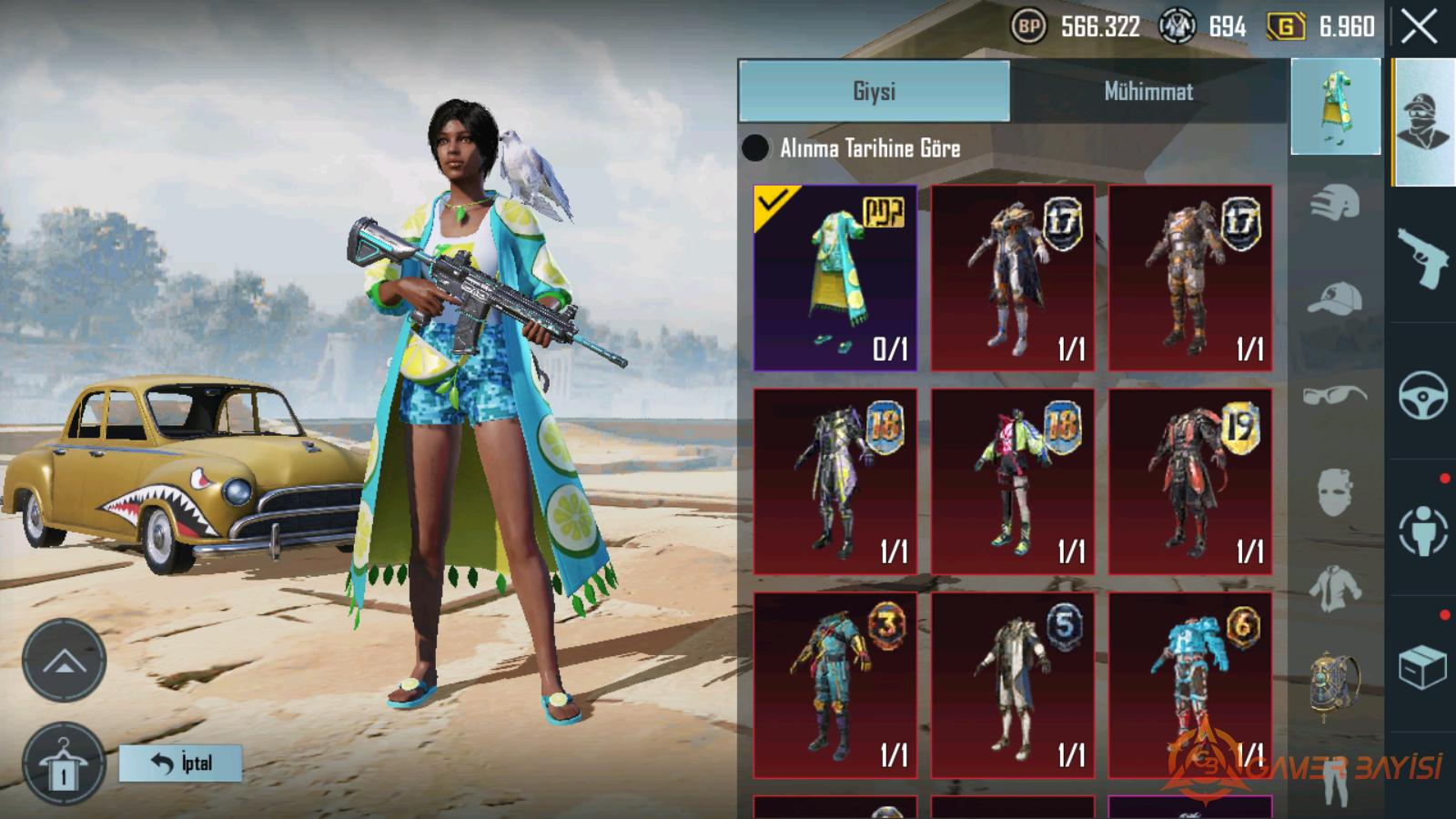Select the glasses filter icon
The width and height of the screenshot is (1456, 819).
pyautogui.click(x=1335, y=395)
